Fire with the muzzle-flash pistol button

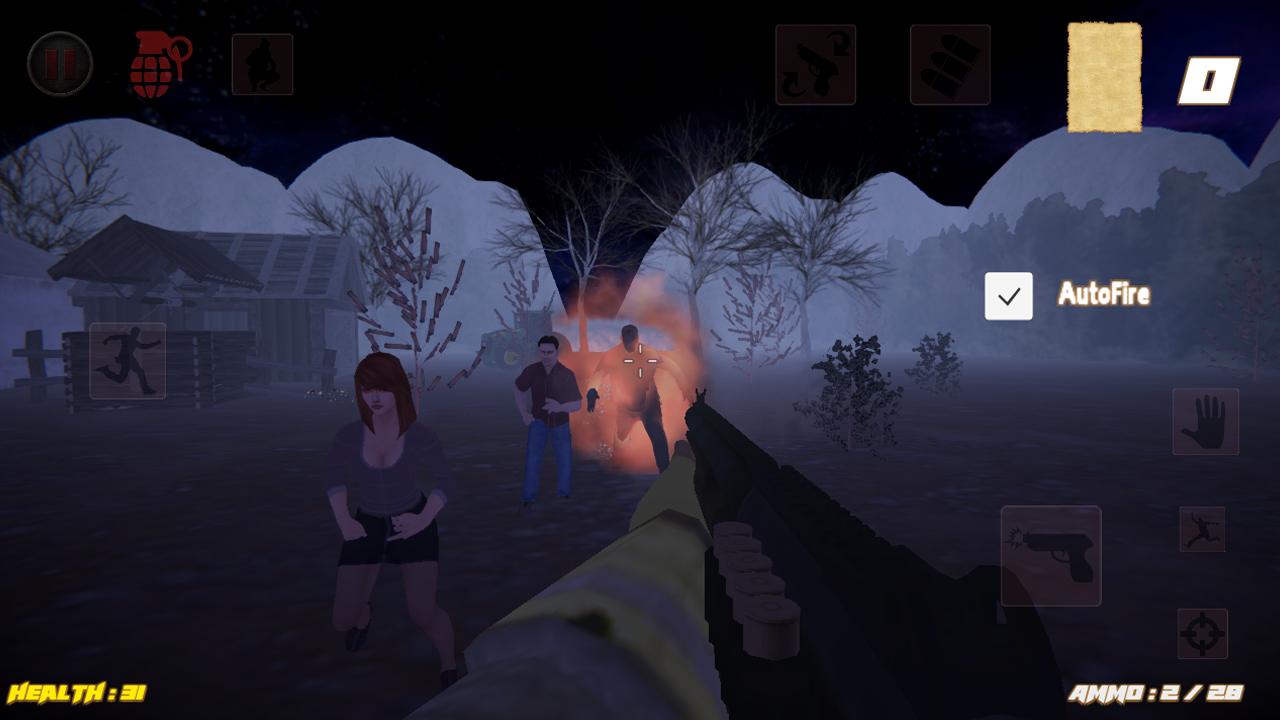click(x=1050, y=556)
